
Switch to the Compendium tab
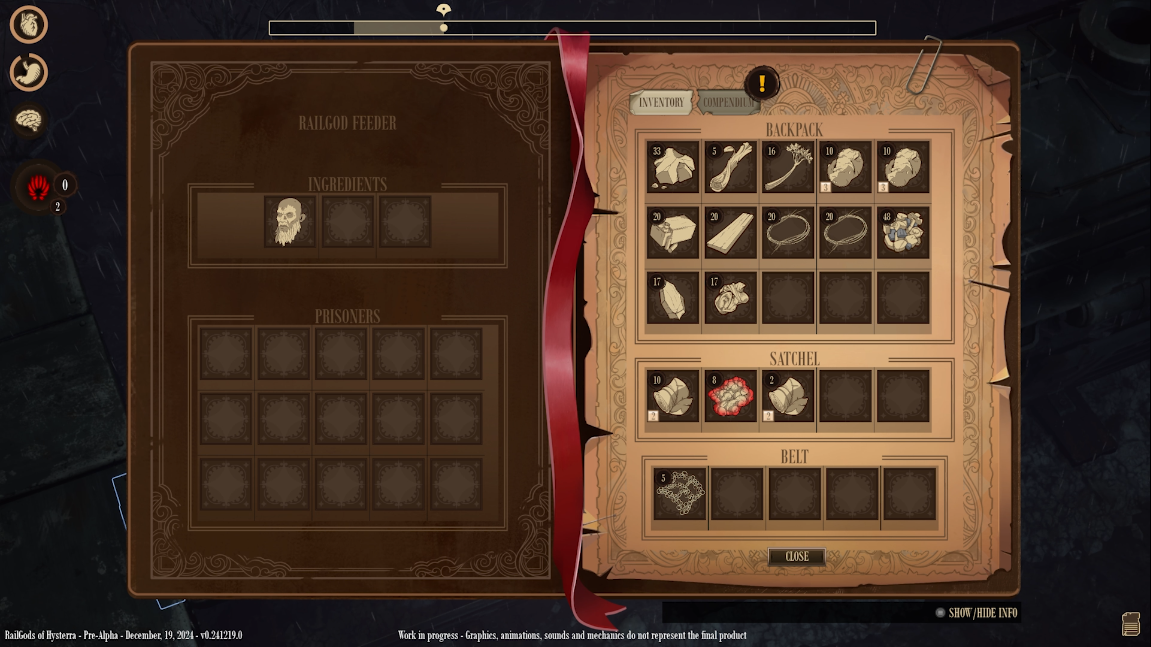click(x=727, y=103)
